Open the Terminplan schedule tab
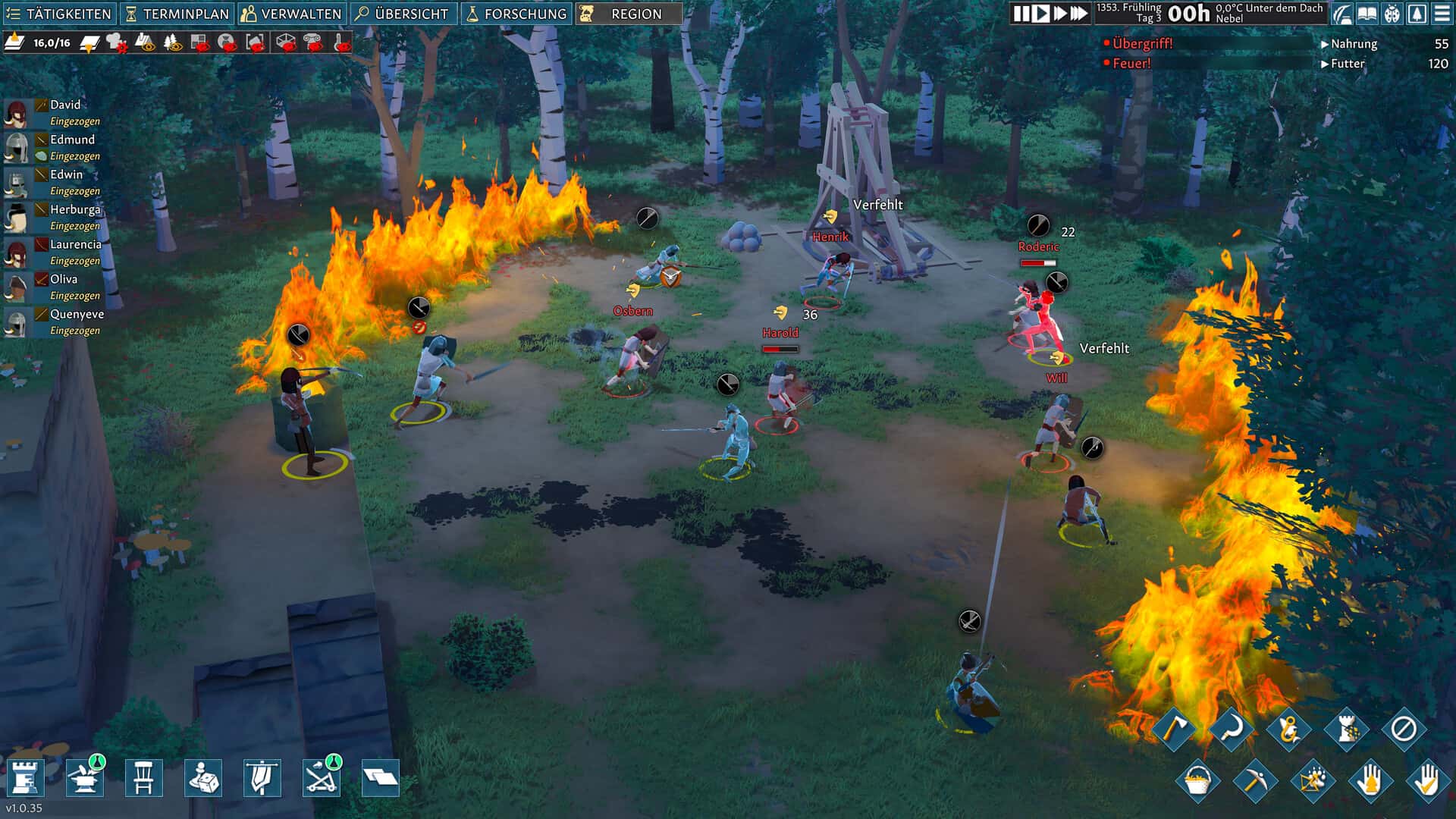 (177, 14)
